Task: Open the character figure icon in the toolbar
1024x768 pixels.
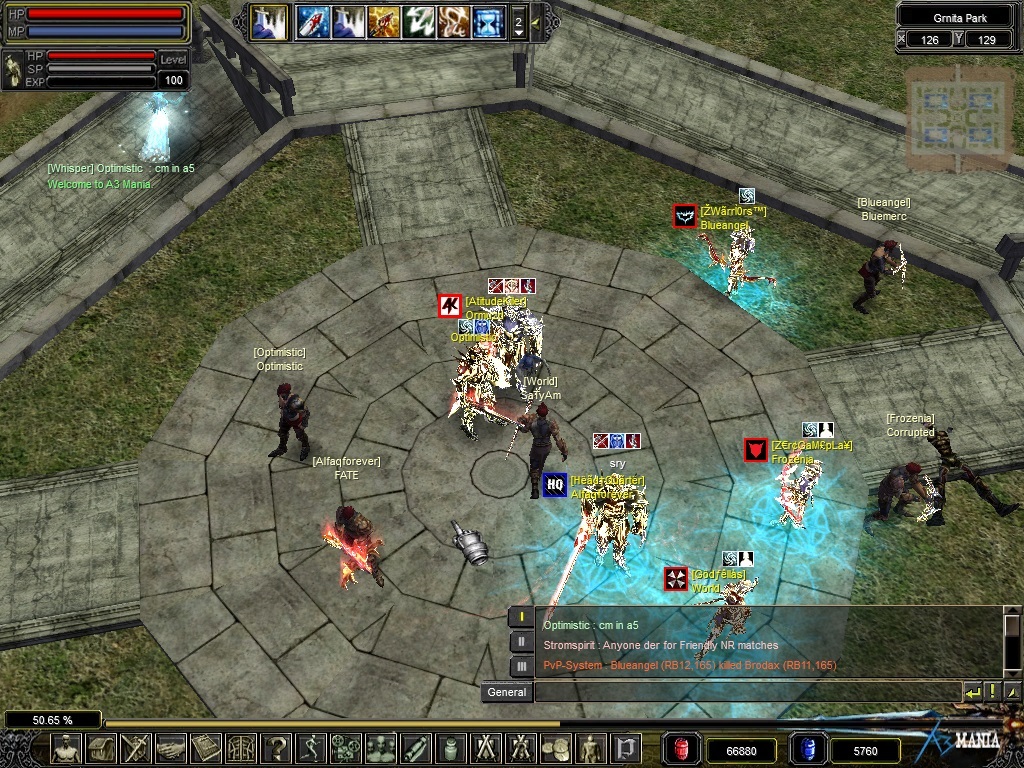Action: click(x=66, y=748)
